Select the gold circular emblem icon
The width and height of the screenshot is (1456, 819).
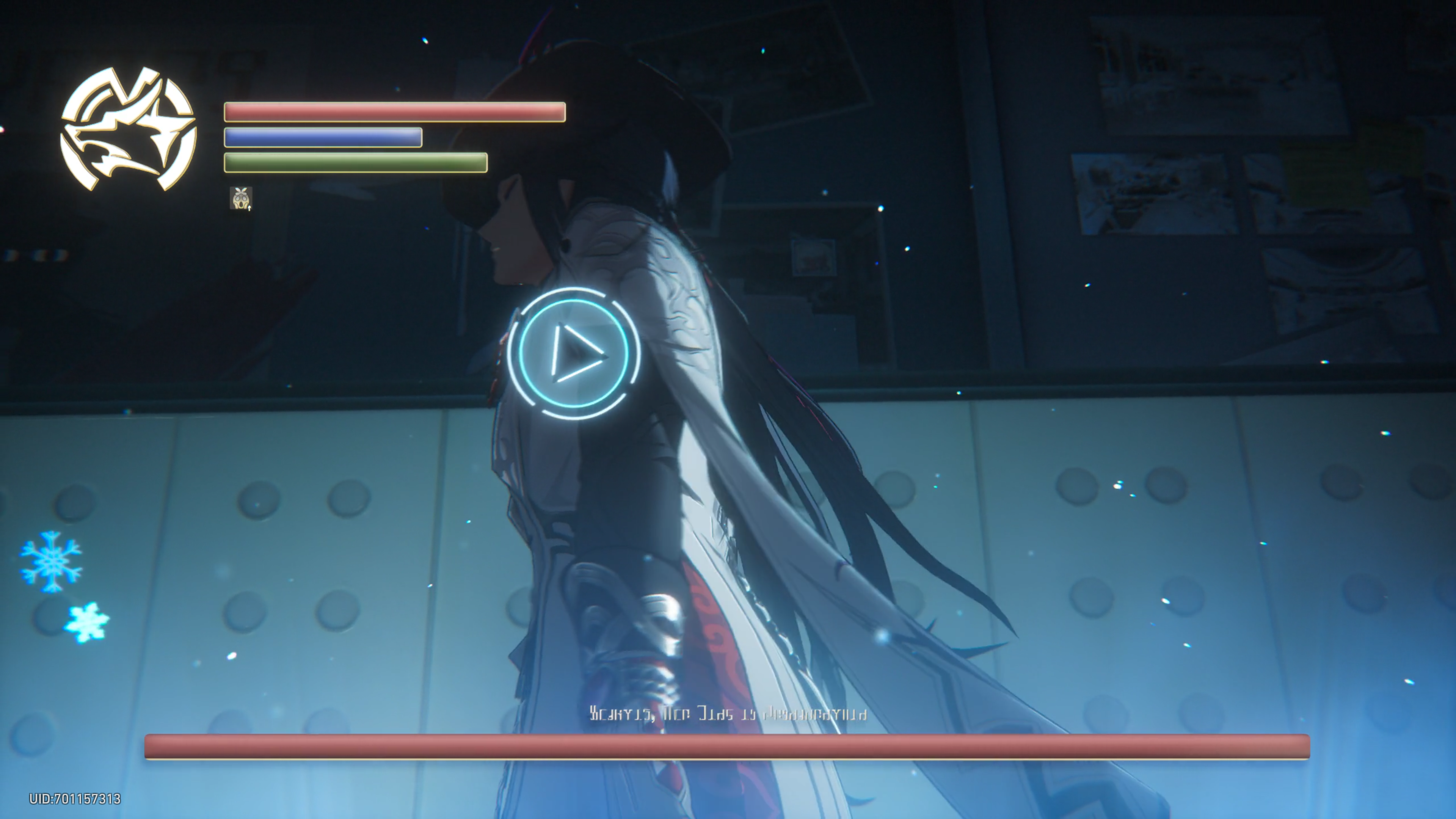(128, 129)
